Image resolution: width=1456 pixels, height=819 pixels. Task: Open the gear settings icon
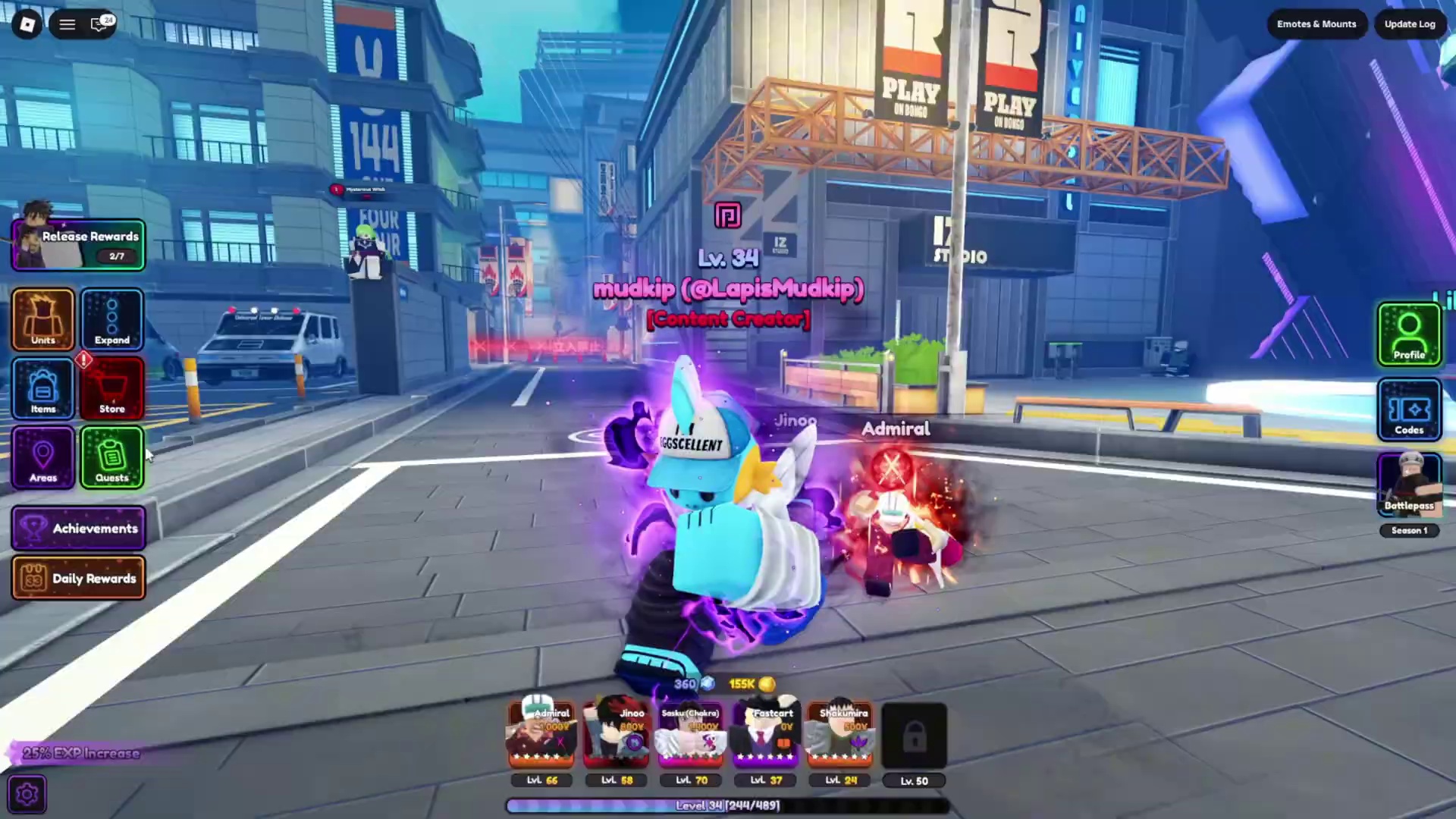pyautogui.click(x=27, y=794)
